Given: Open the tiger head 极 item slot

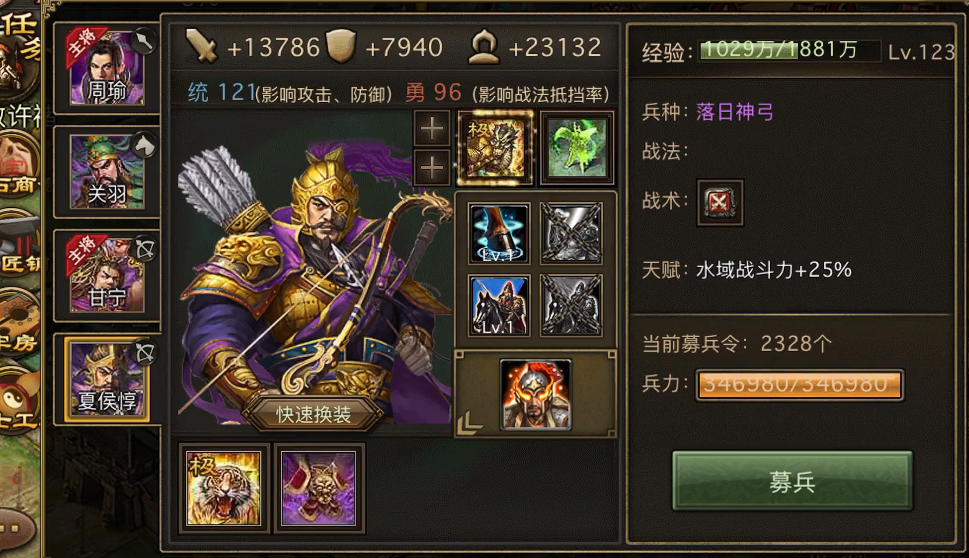Looking at the screenshot, I should (223, 488).
